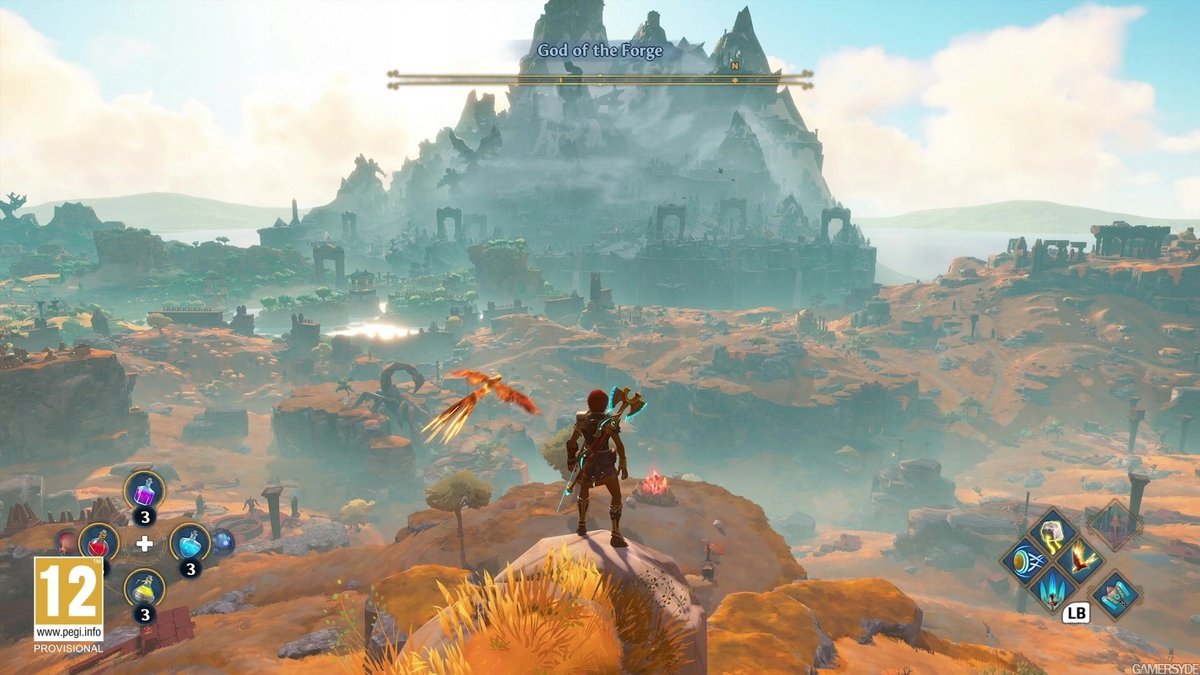
Task: Use the blue ground spikes ability
Action: pos(1052,589)
